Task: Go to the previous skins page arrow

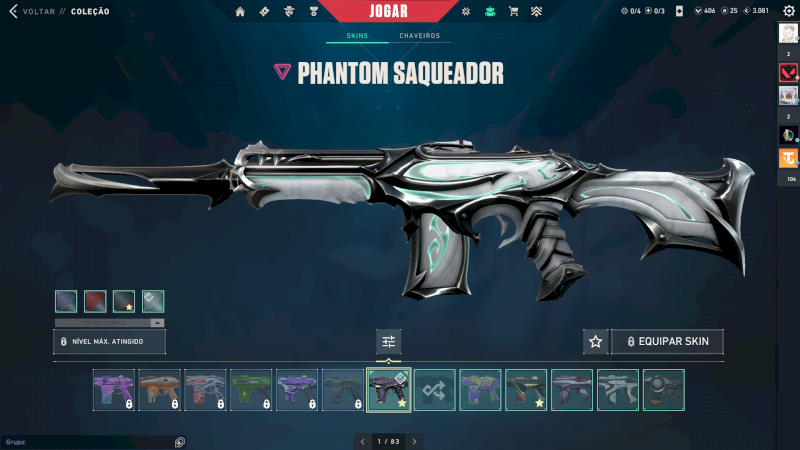Action: coord(362,441)
